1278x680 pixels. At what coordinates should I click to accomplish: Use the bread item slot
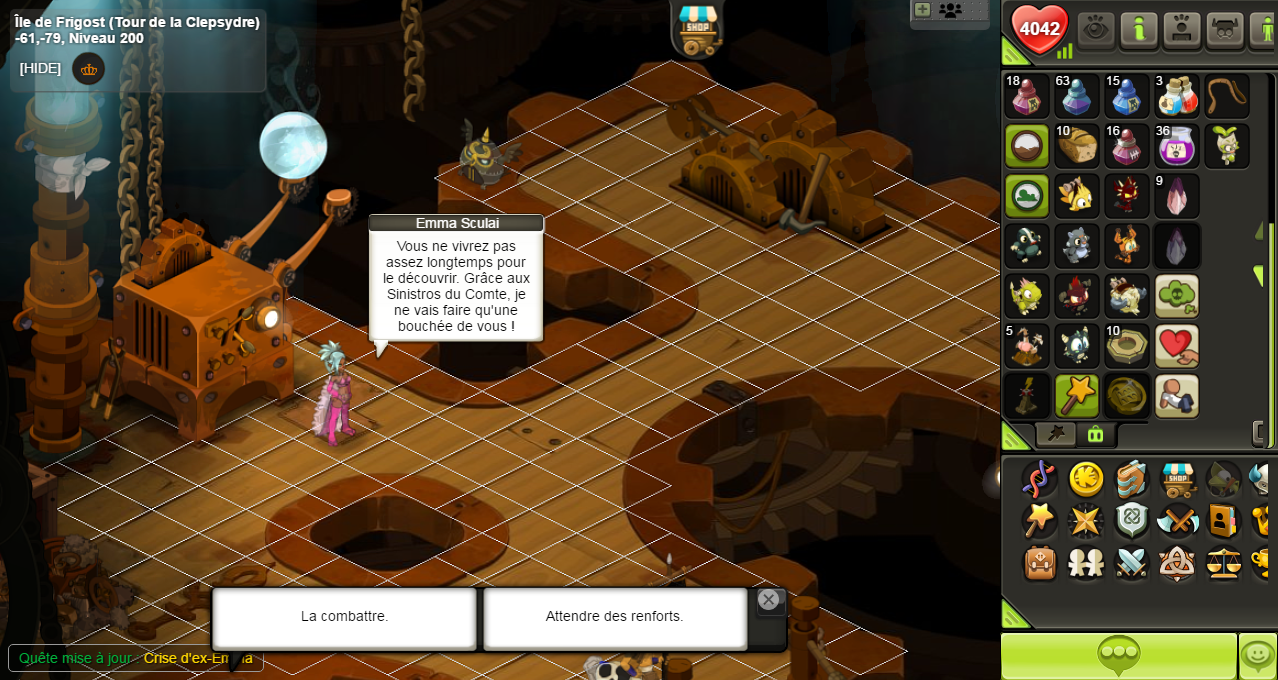1077,146
